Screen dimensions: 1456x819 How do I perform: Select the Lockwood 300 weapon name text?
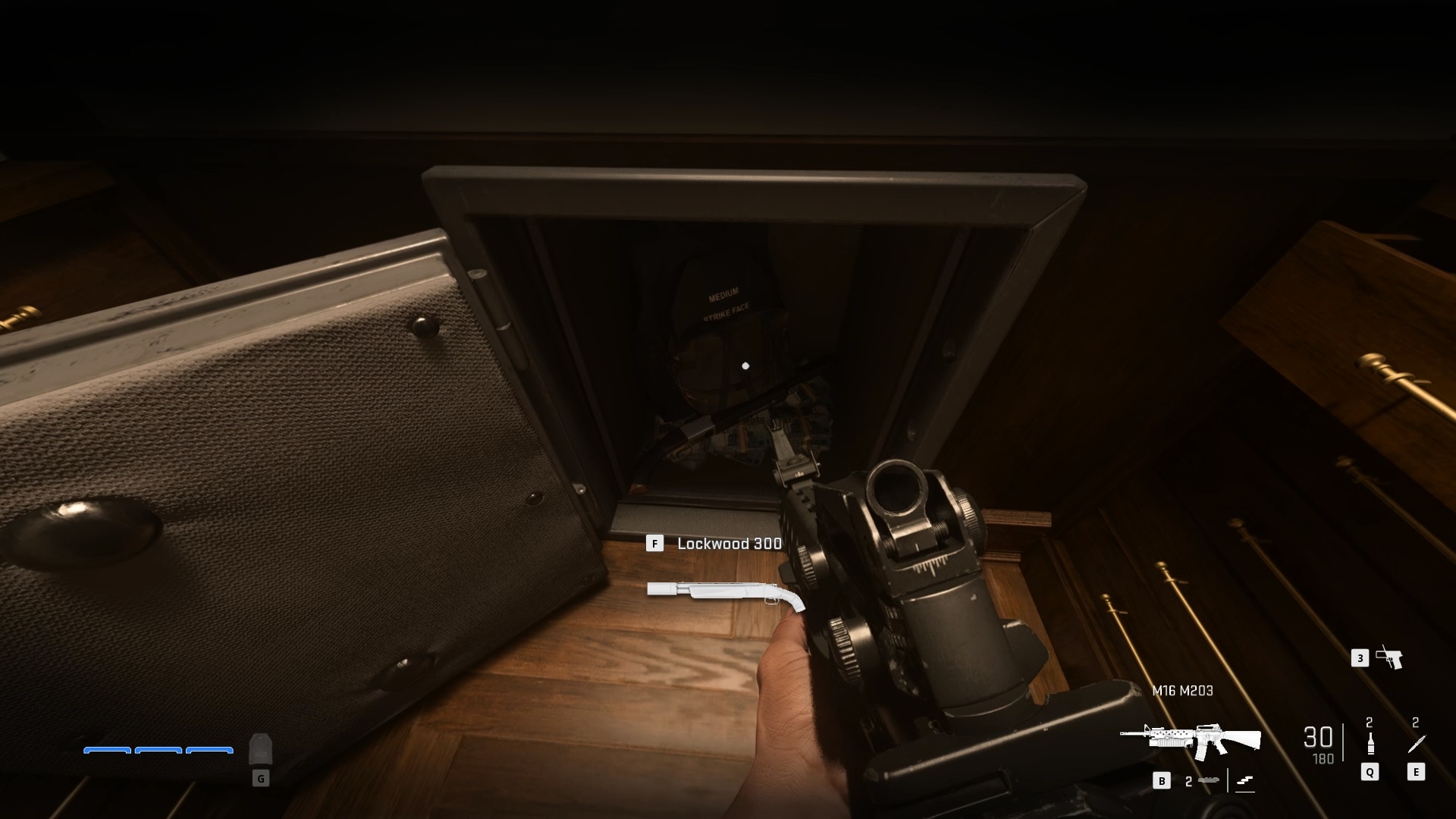[x=730, y=544]
